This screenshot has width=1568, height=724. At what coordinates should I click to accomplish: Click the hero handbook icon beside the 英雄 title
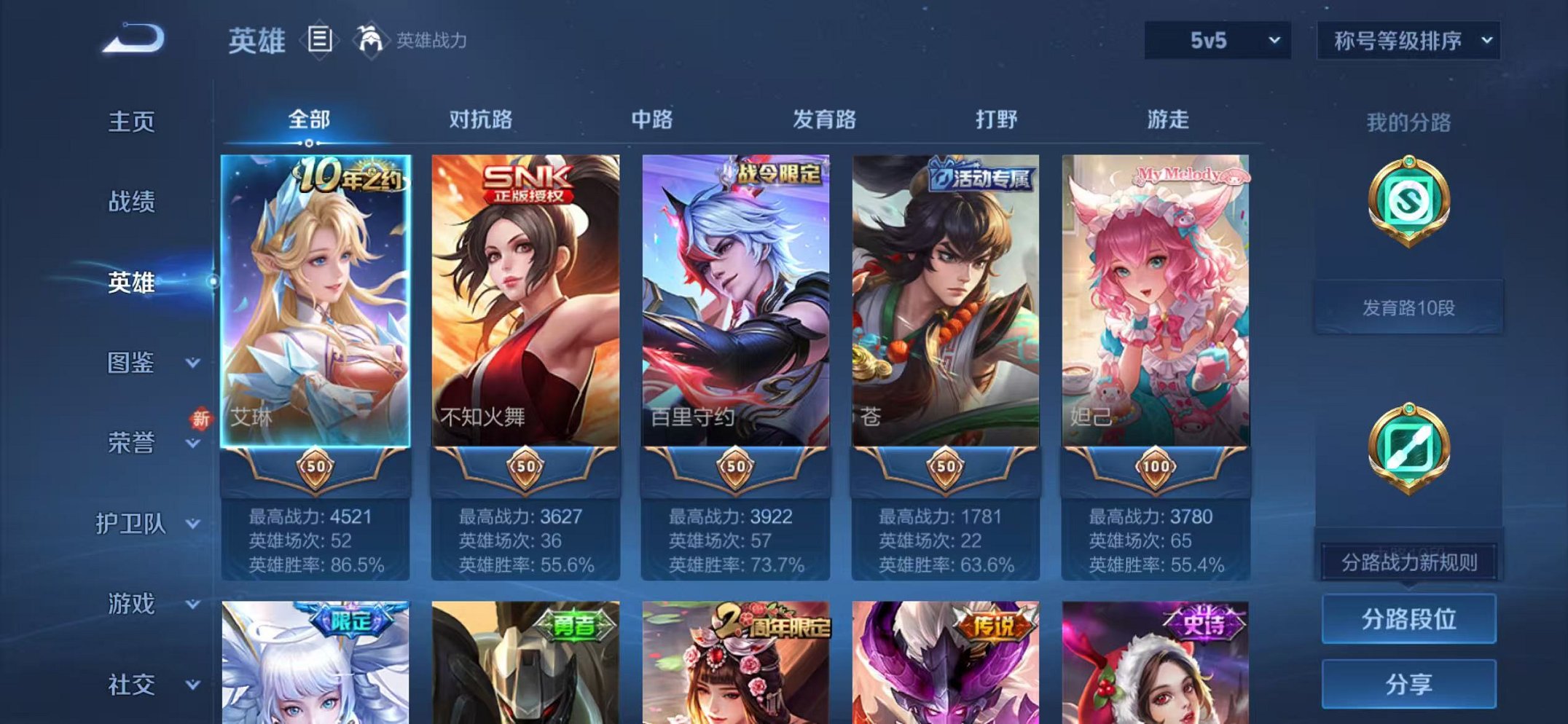click(321, 40)
